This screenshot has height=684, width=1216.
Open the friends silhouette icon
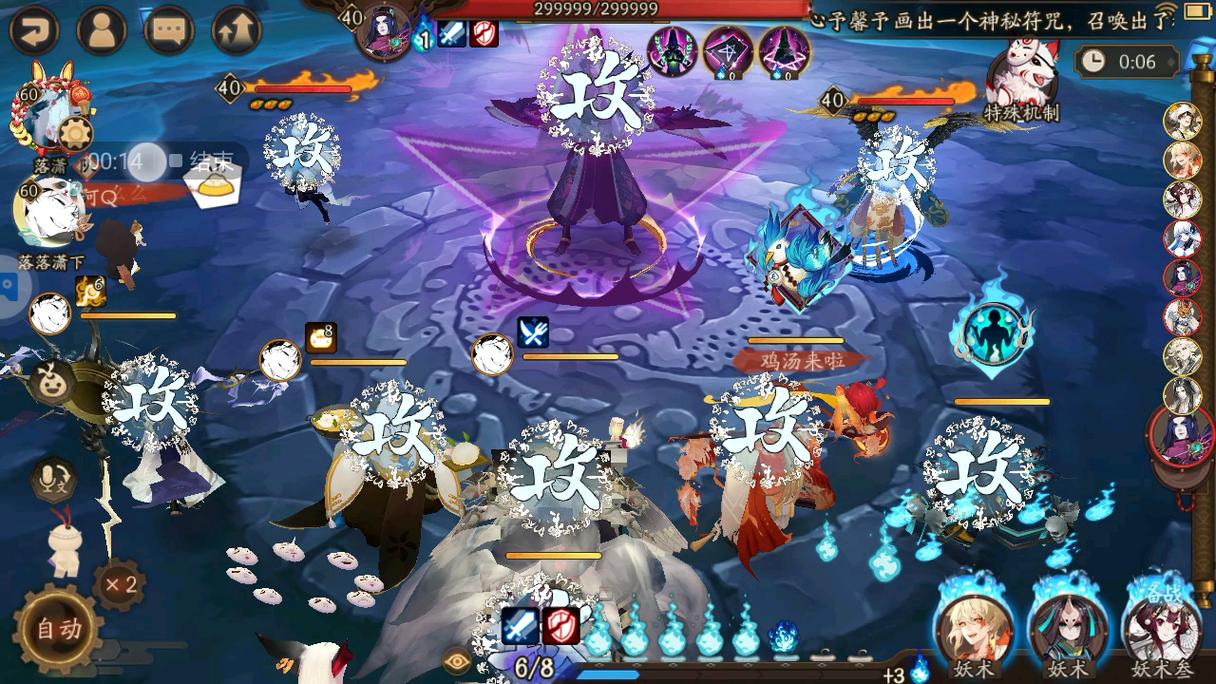101,30
